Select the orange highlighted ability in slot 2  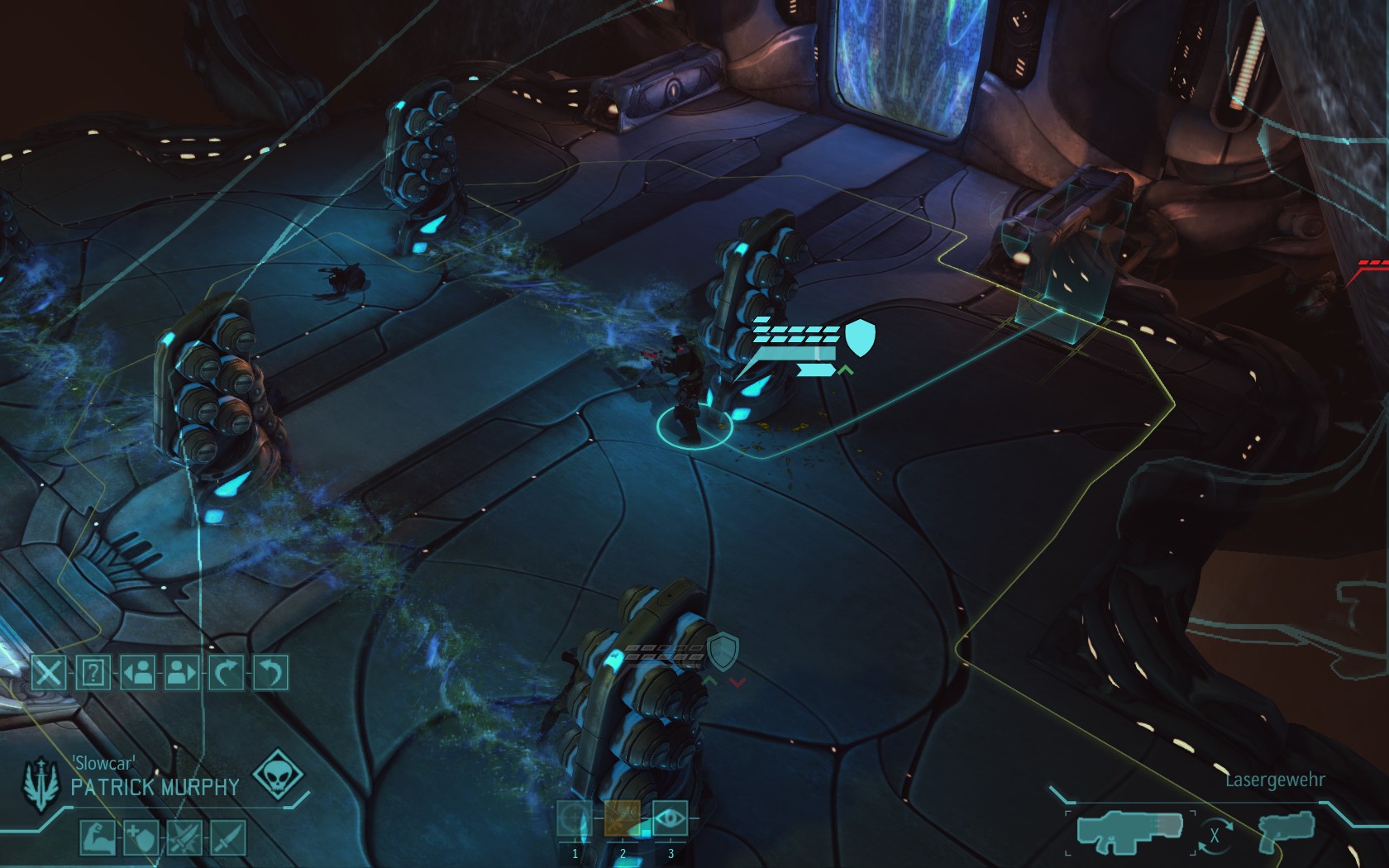click(623, 819)
